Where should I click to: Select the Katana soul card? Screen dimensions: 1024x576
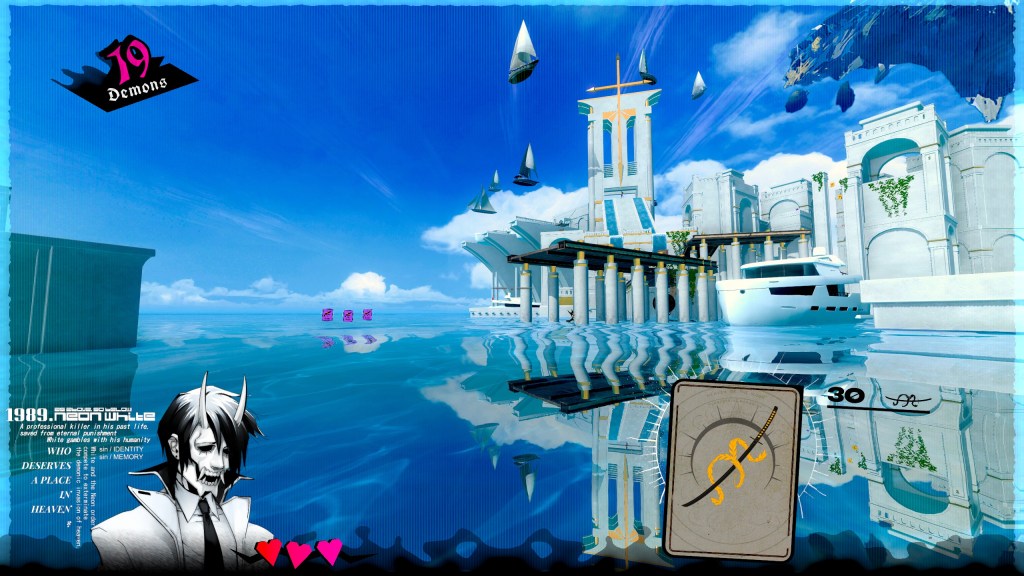click(x=734, y=470)
